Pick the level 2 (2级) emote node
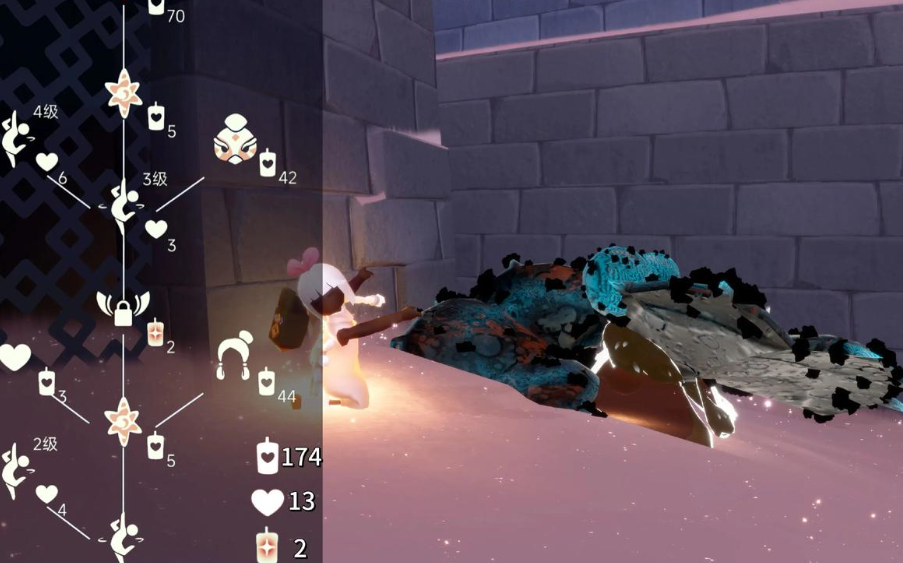The image size is (903, 563). click(13, 470)
